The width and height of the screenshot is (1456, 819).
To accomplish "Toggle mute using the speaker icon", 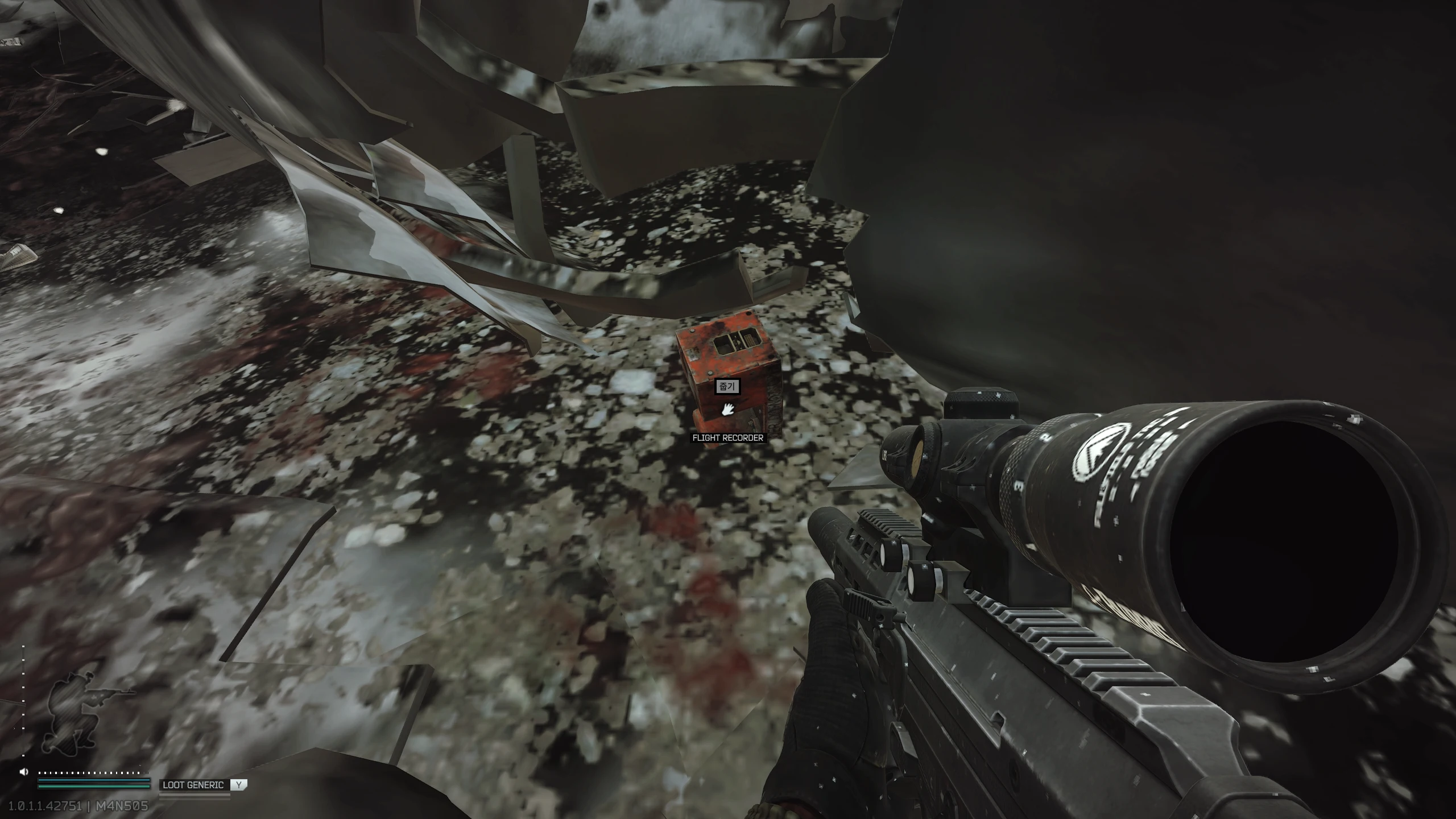I will click(x=23, y=771).
